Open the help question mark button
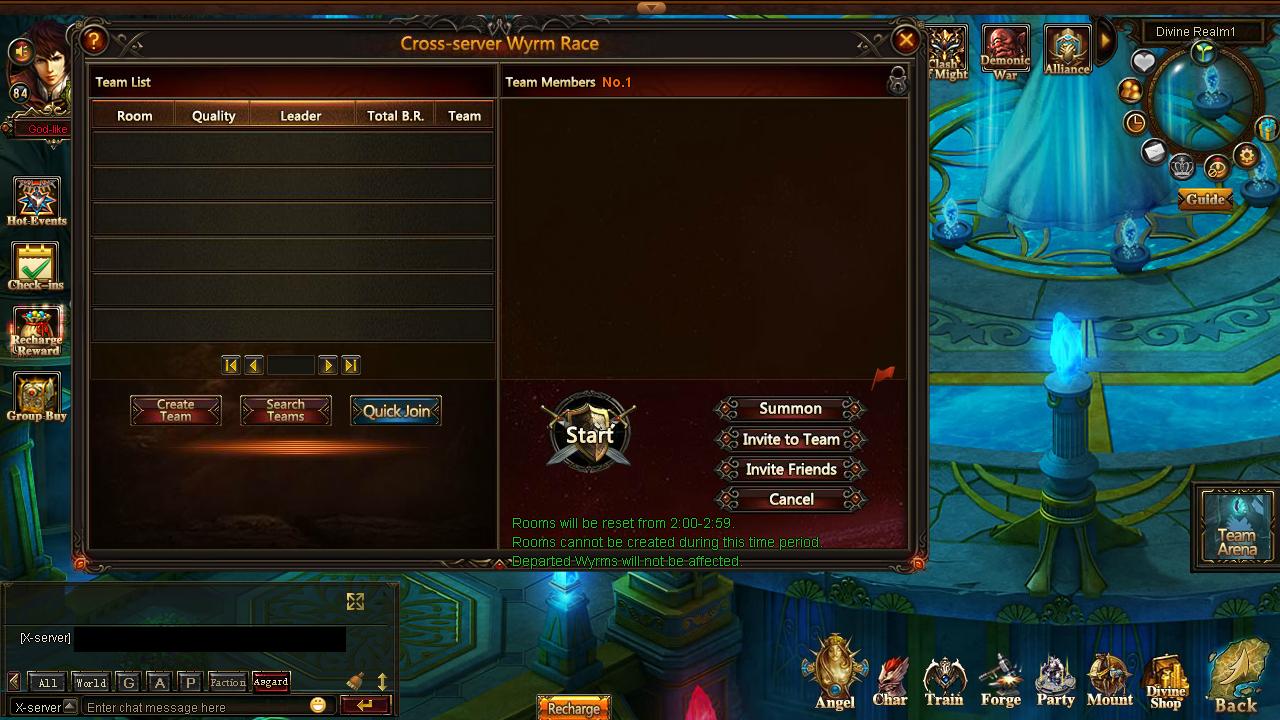The image size is (1280, 720). [94, 41]
